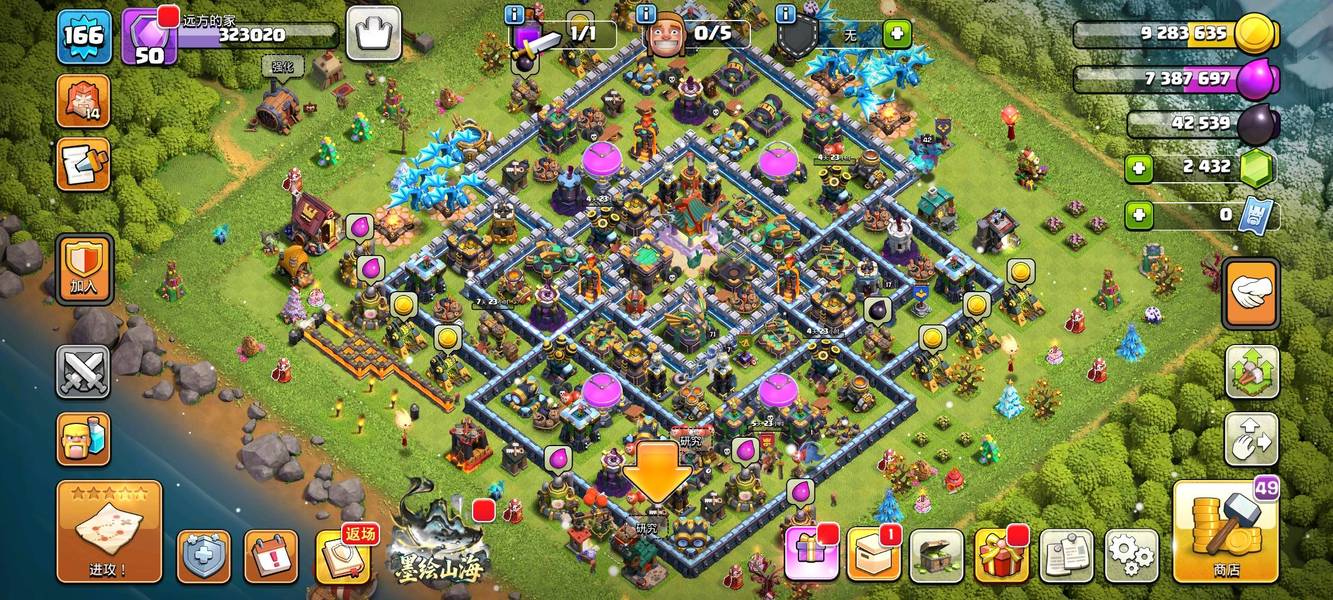Open the 返场 book icon

tap(345, 555)
